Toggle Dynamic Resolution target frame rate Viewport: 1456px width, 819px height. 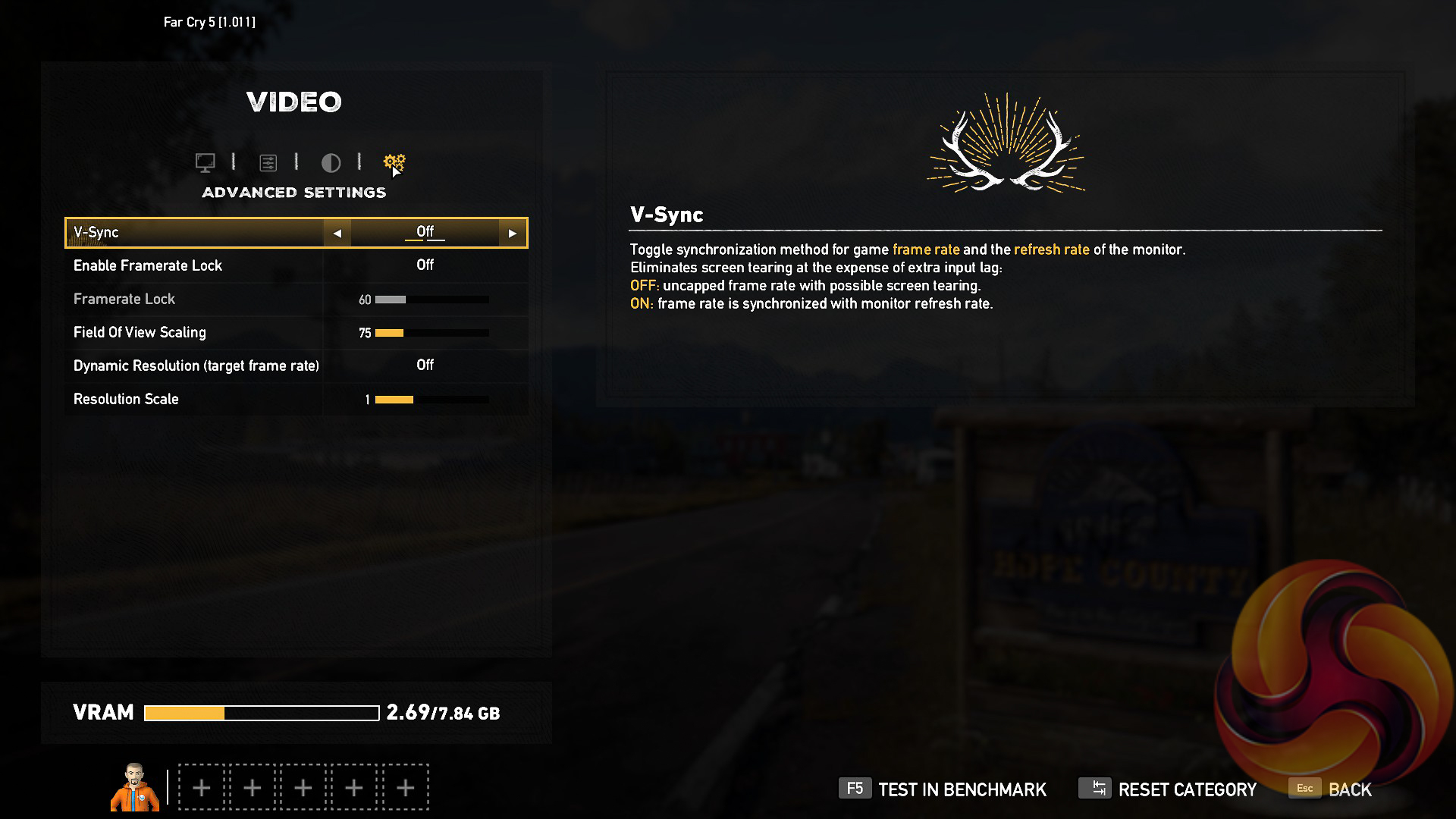tap(425, 366)
